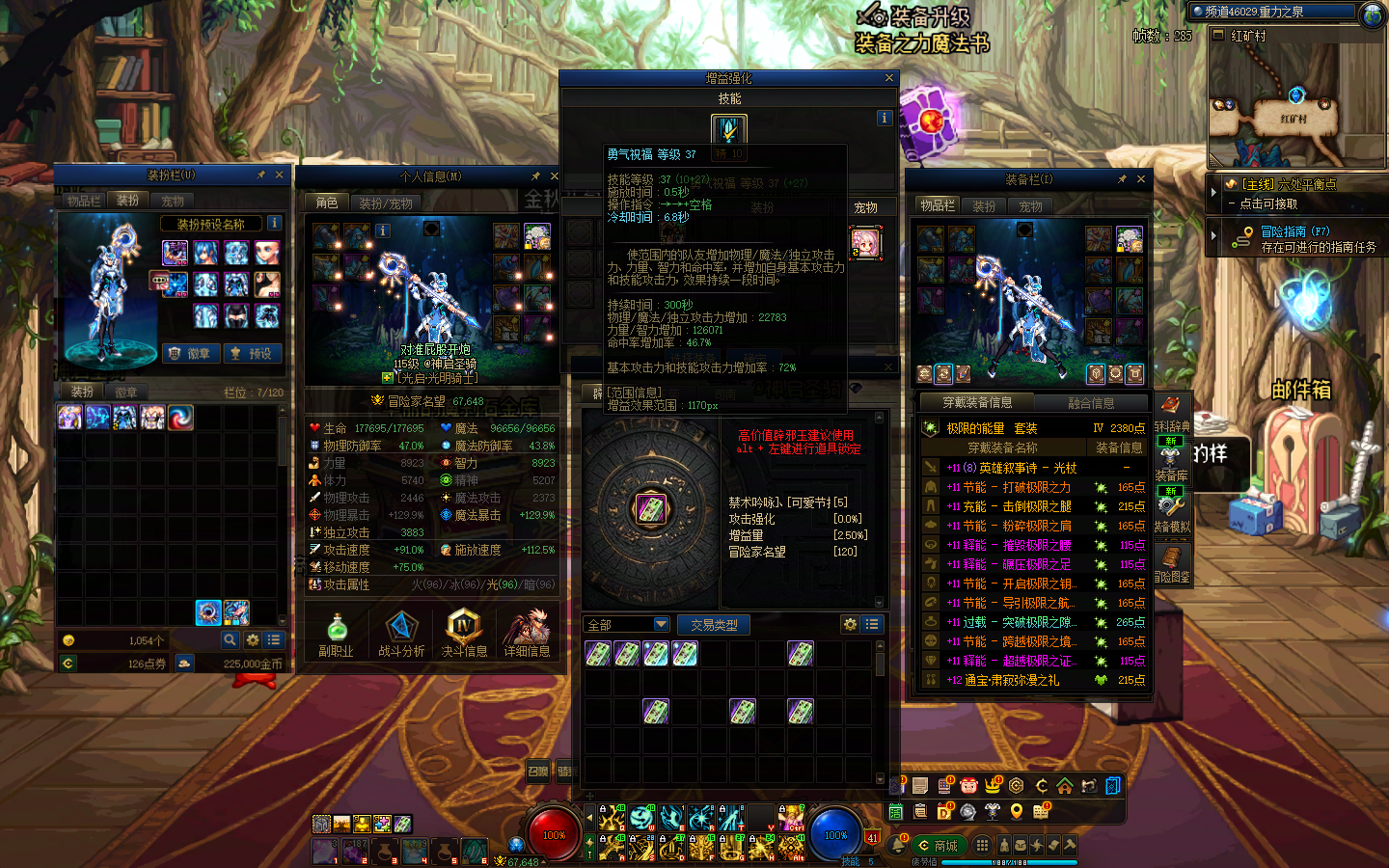The width and height of the screenshot is (1389, 868).
Task: Click the 徽章 emblem button
Action: pyautogui.click(x=191, y=354)
